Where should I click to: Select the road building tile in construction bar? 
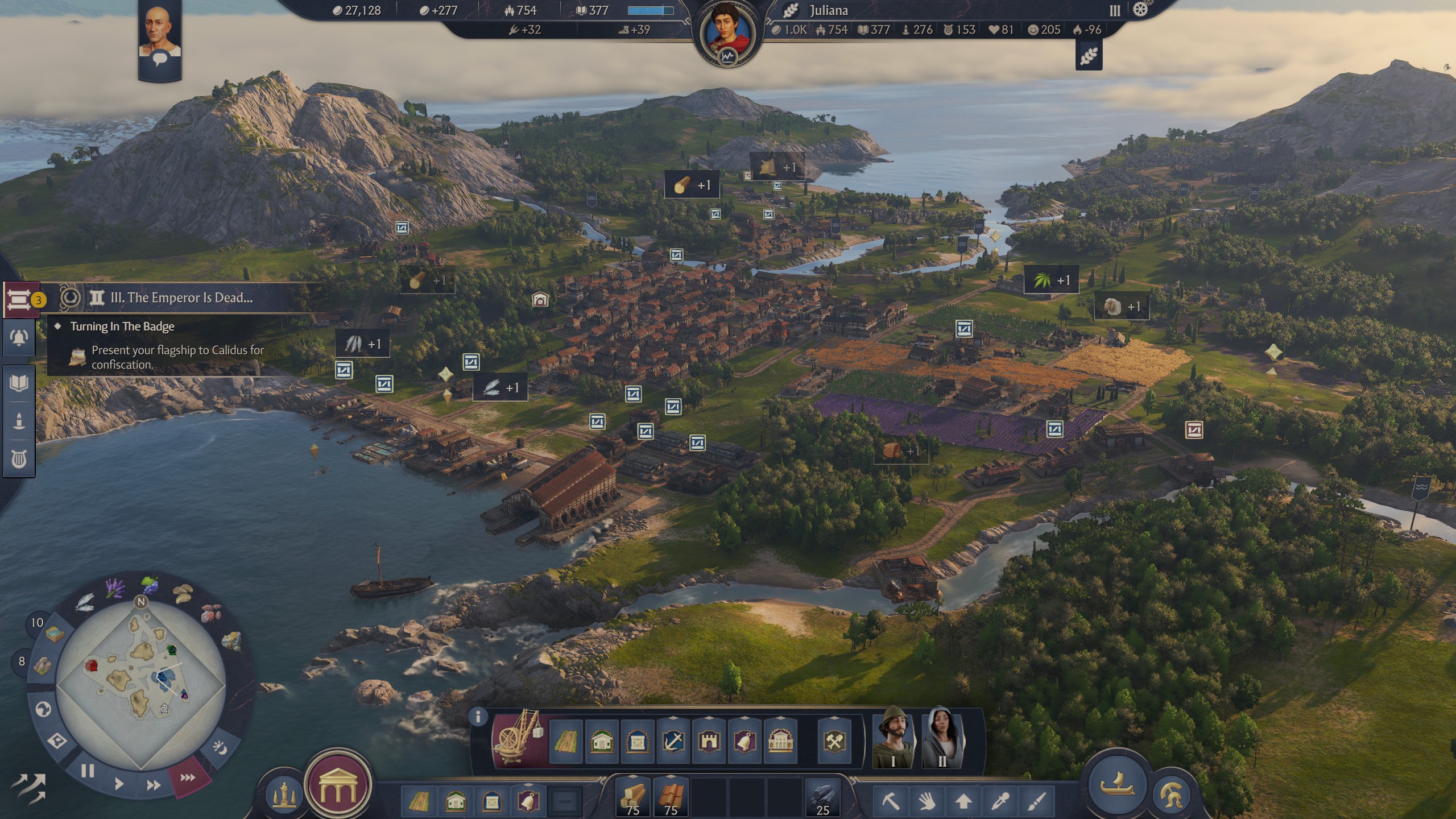pos(566,742)
